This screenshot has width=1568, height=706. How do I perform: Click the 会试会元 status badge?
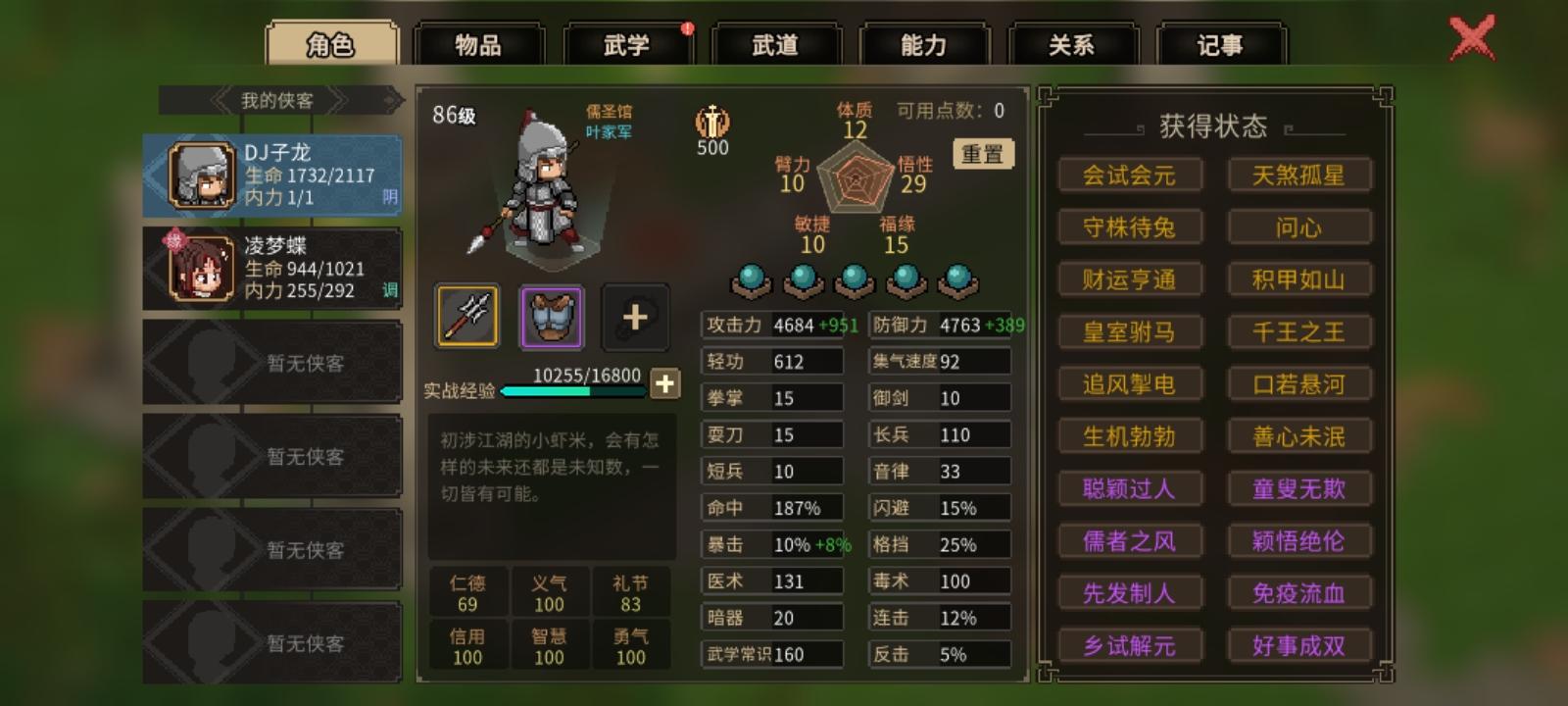pyautogui.click(x=1129, y=176)
